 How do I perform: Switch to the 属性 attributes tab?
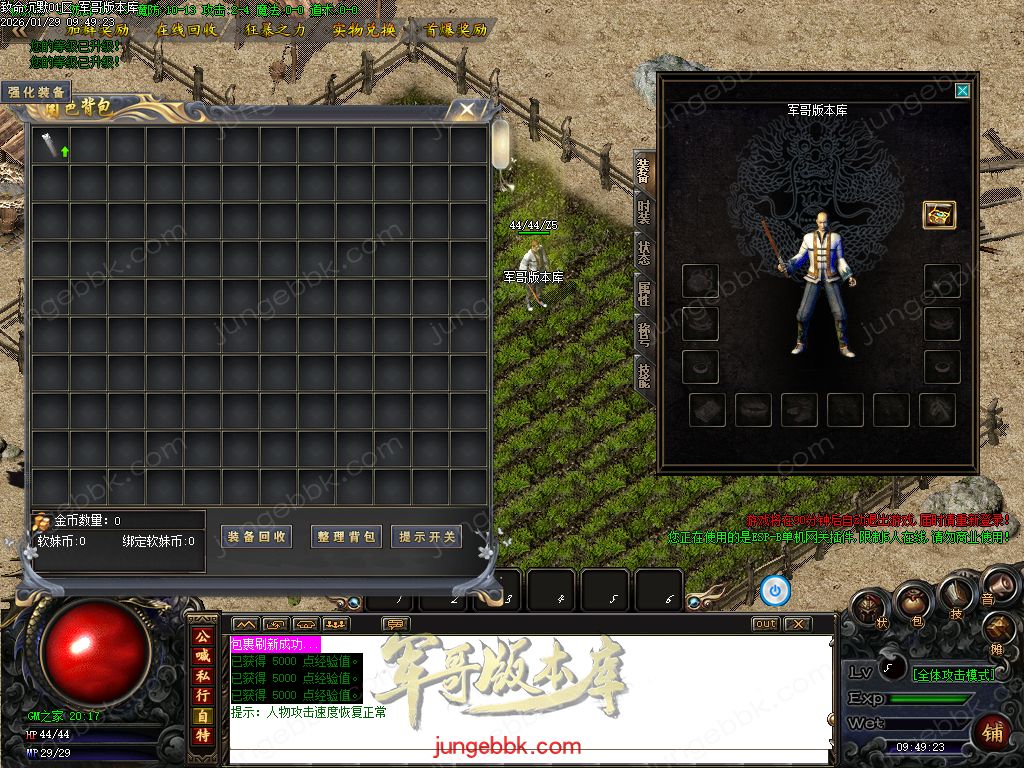click(645, 293)
